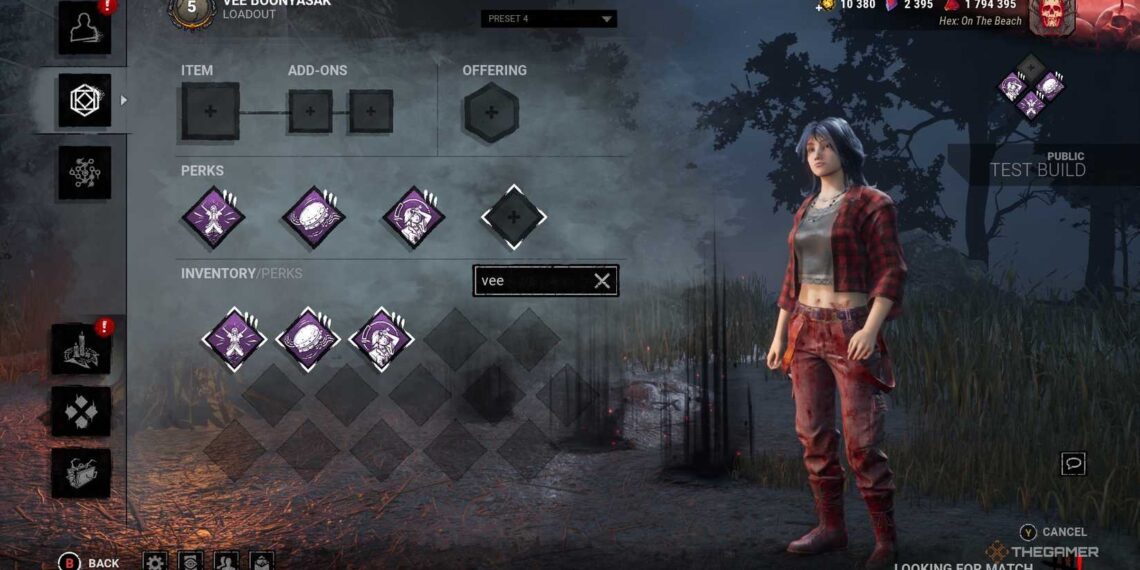Pick the burger perk from inventory
The image size is (1140, 570).
click(x=308, y=339)
